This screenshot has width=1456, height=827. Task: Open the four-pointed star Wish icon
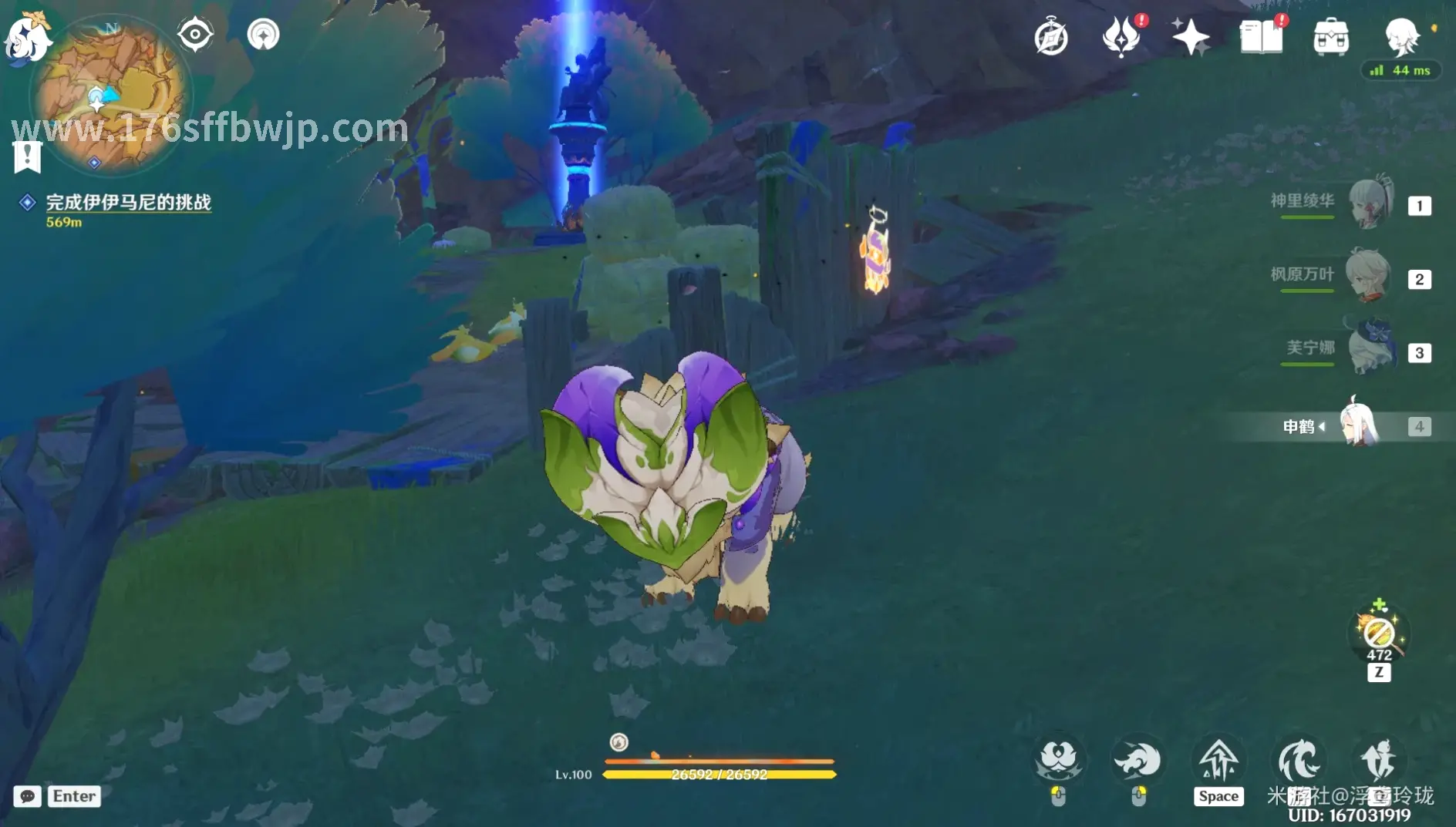tap(1190, 36)
